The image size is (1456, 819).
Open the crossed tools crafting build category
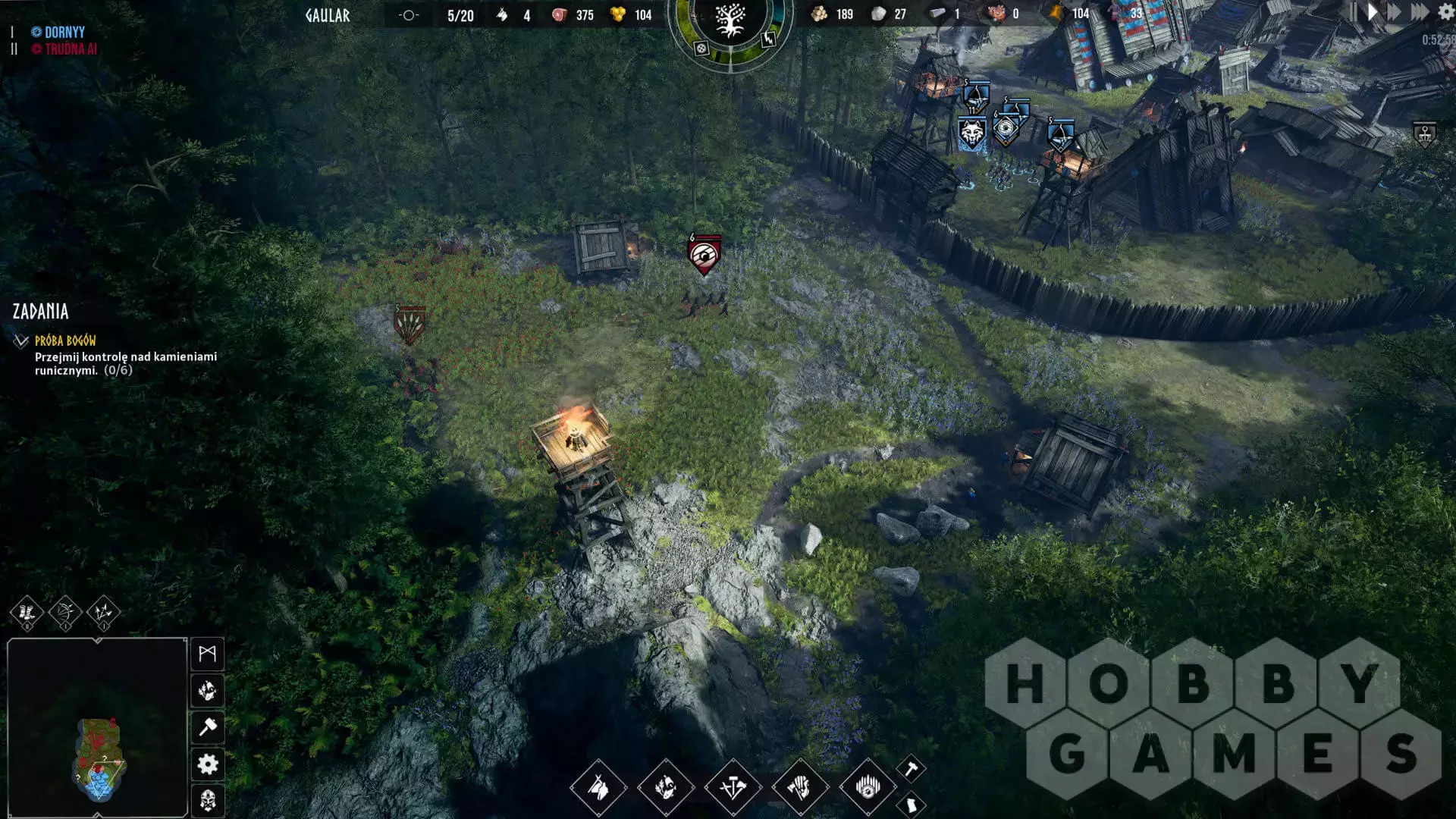pyautogui.click(x=733, y=787)
